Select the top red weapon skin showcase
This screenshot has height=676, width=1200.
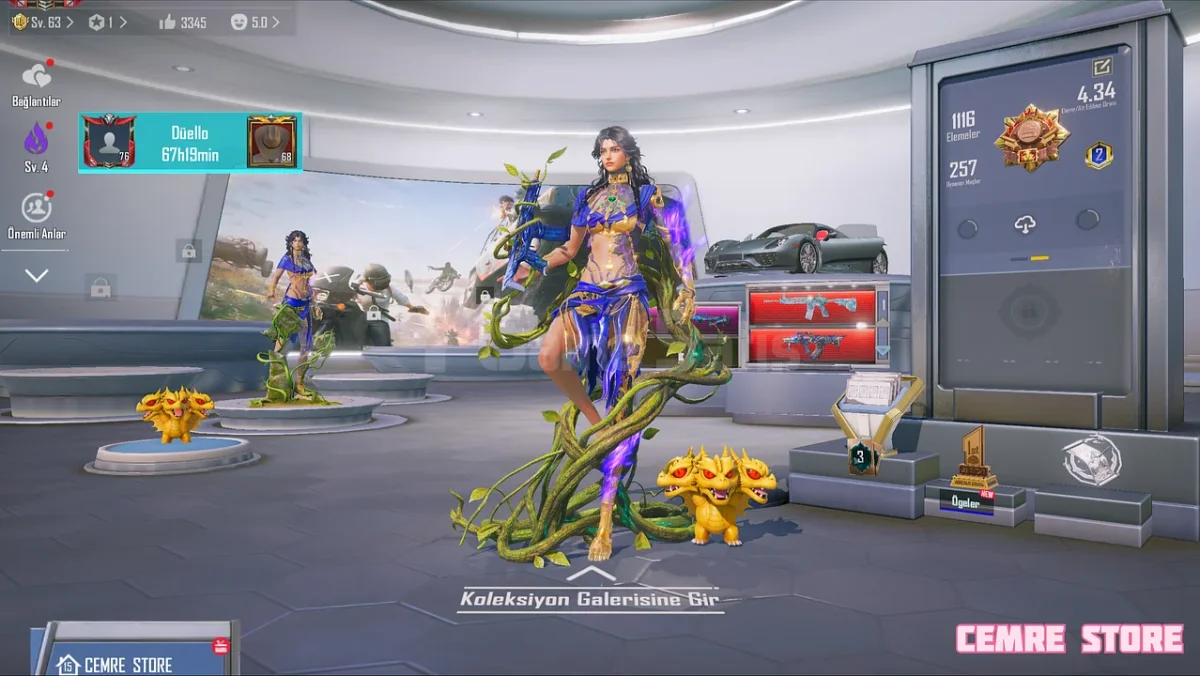tap(812, 305)
